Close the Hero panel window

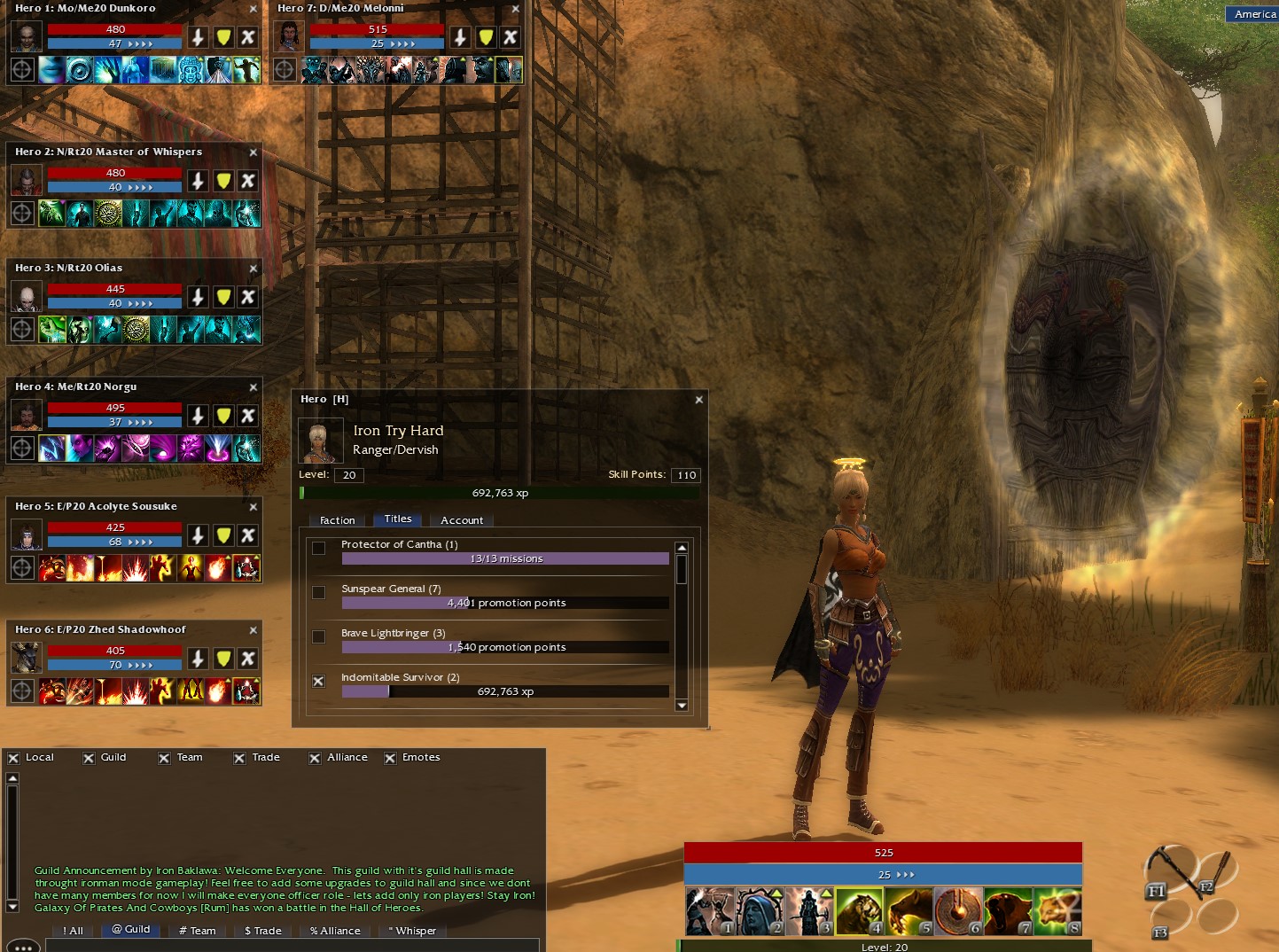[x=698, y=400]
